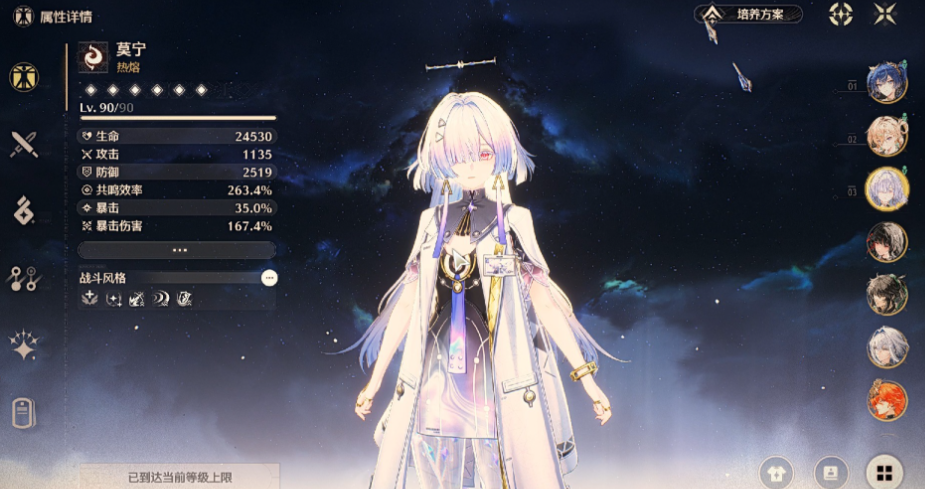
Task: Open the four-square grid character list button
Action: tap(884, 472)
